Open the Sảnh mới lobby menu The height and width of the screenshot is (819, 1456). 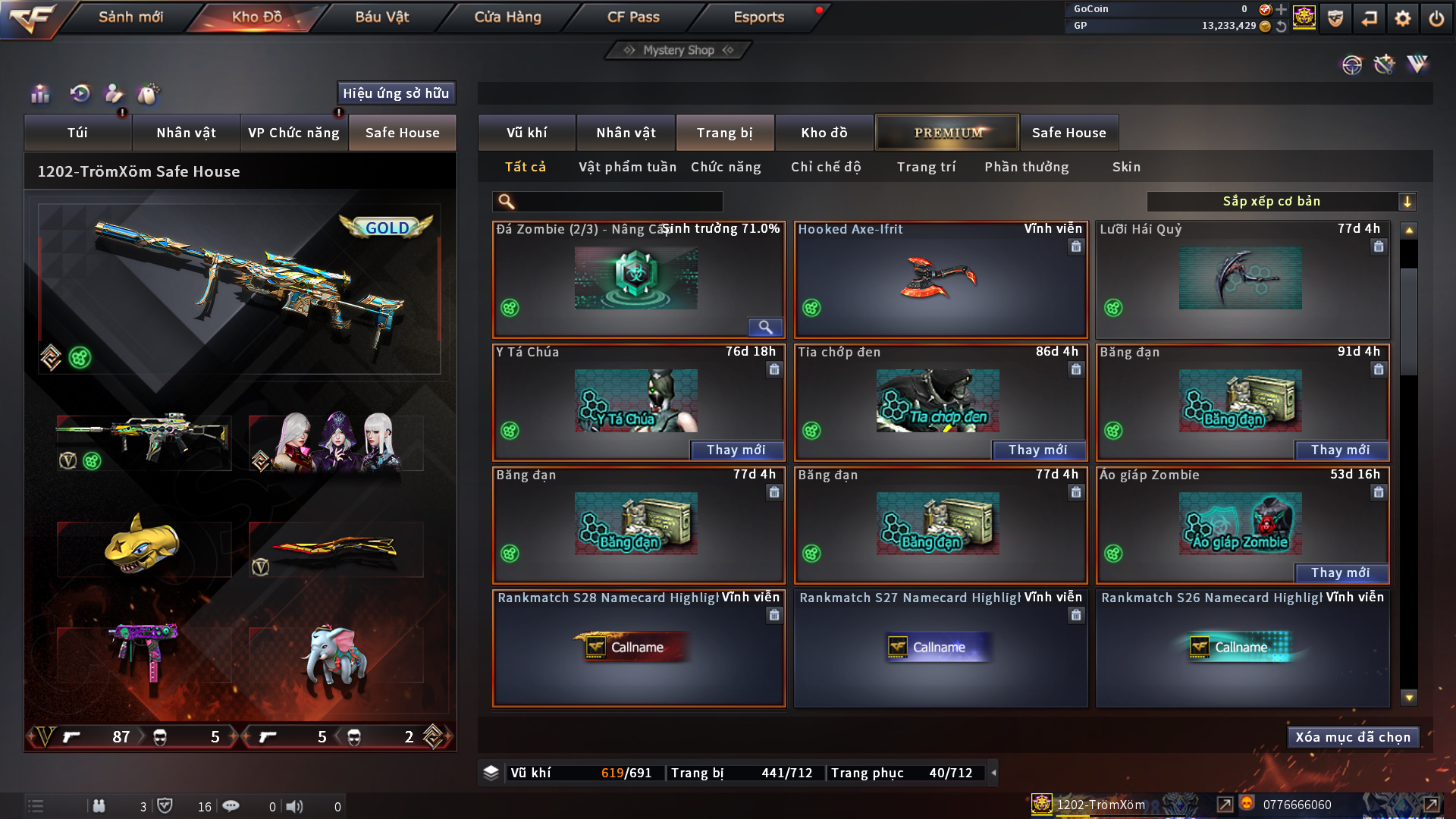coord(130,17)
